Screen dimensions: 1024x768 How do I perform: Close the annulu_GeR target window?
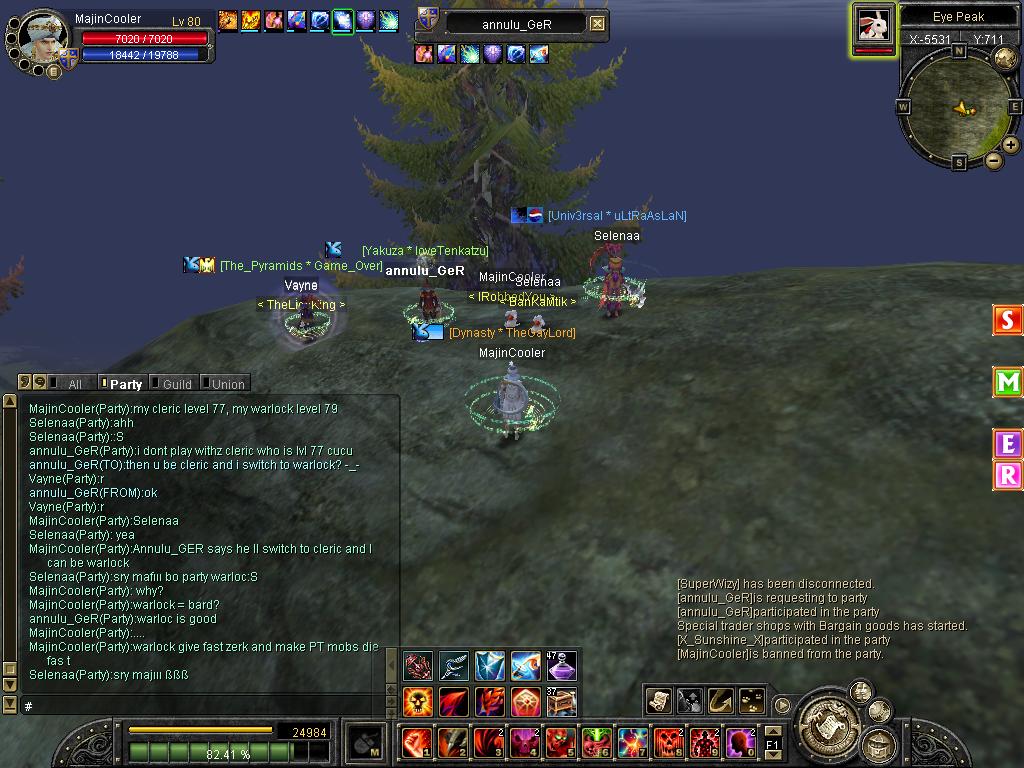pos(597,23)
